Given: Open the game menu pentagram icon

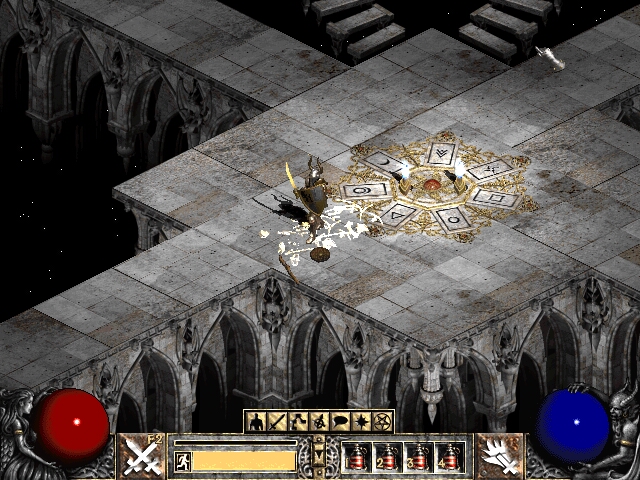Looking at the screenshot, I should 383,421.
